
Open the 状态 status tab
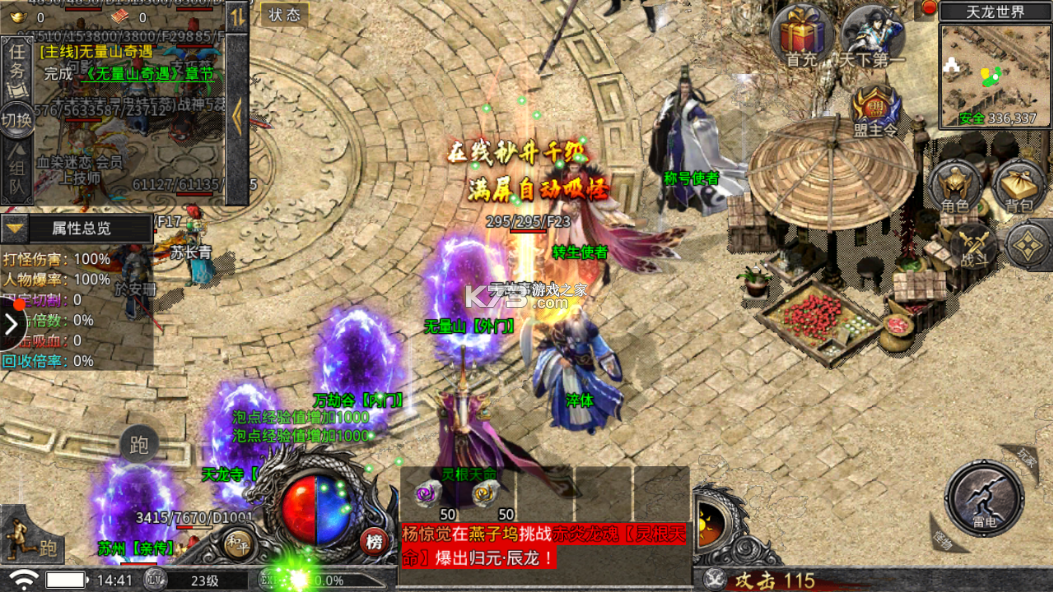tap(285, 15)
